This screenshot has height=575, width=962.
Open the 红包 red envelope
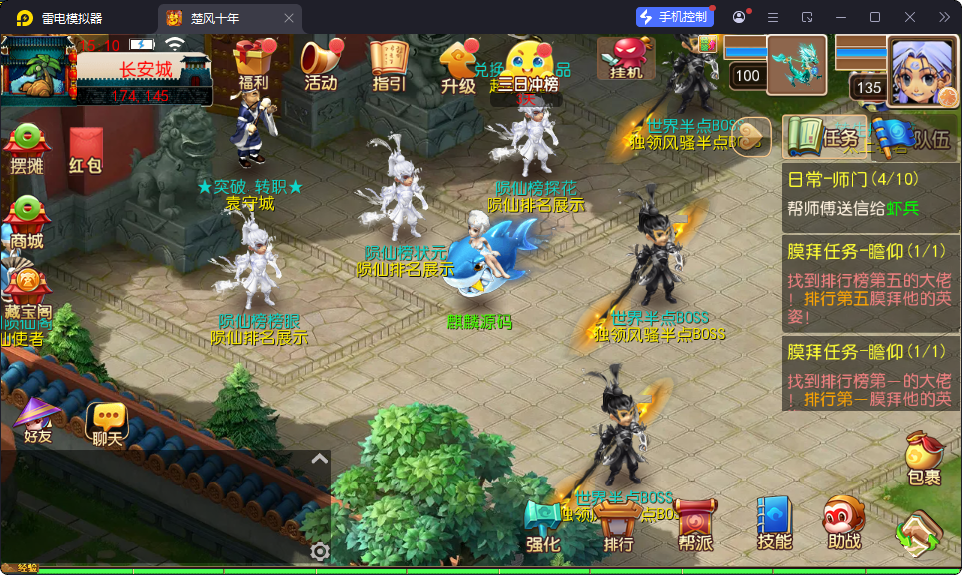point(86,151)
